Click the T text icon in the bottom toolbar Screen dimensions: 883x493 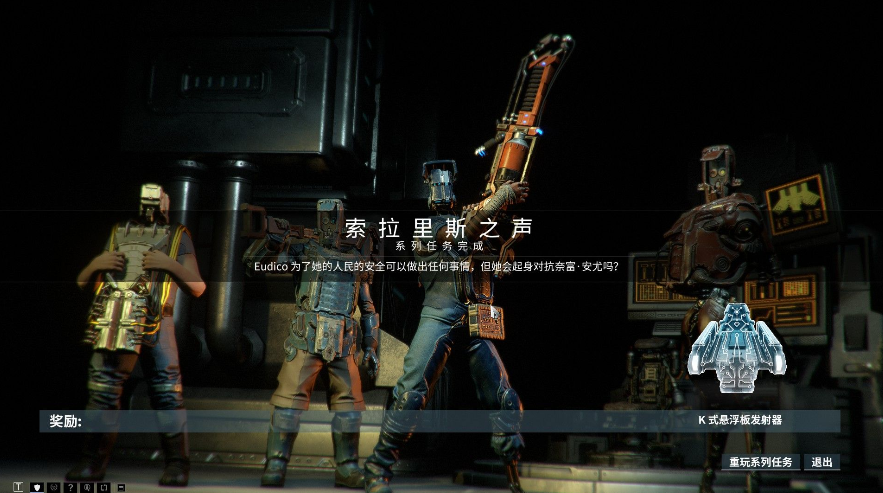[x=20, y=487]
